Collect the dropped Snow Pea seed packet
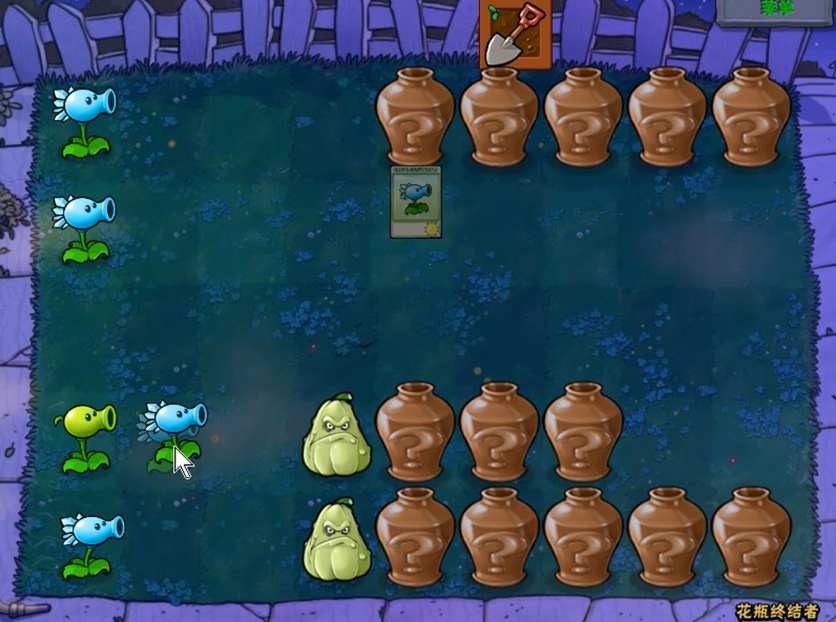The height and width of the screenshot is (622, 836). (416, 202)
